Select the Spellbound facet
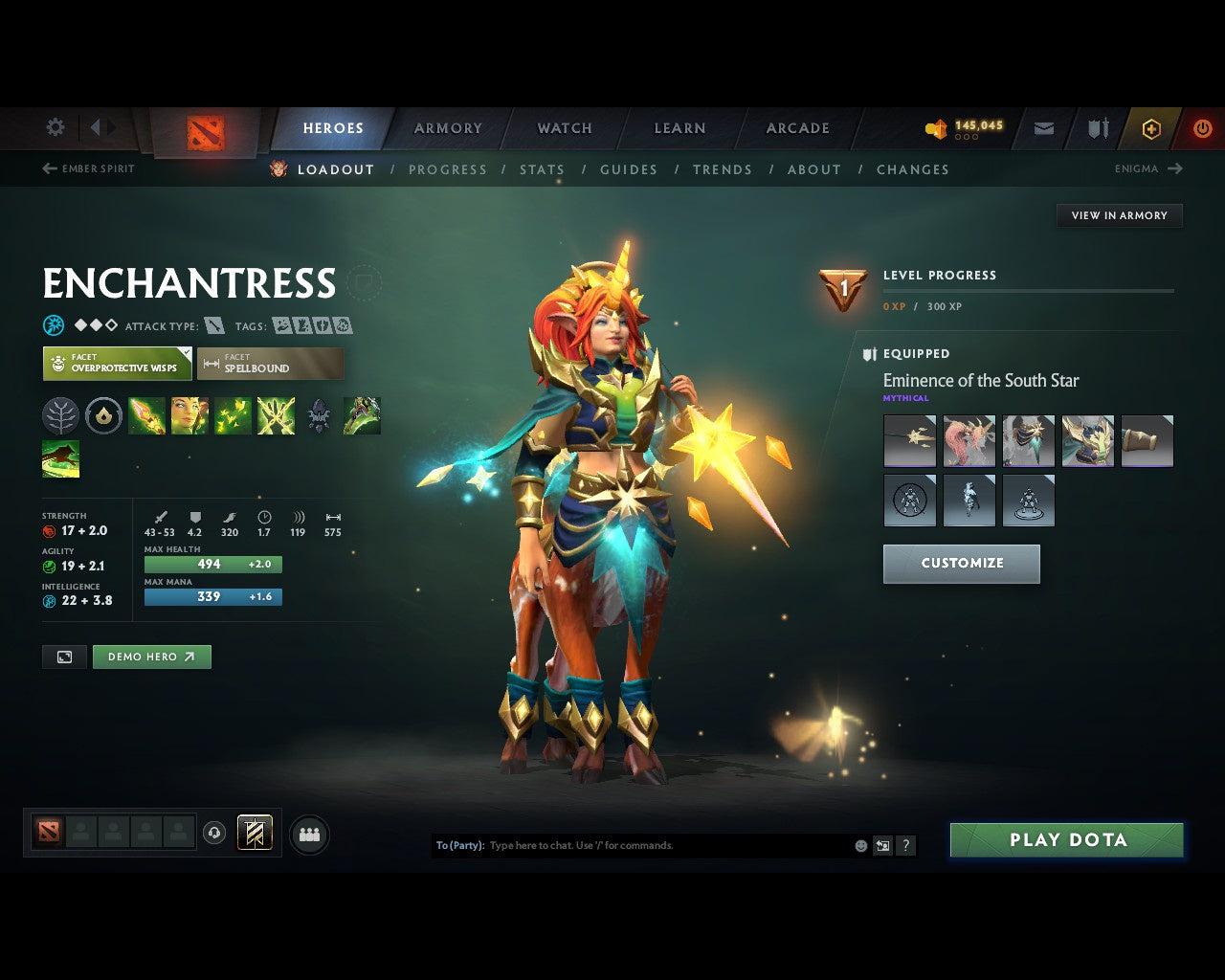The width and height of the screenshot is (1225, 980). click(x=271, y=363)
